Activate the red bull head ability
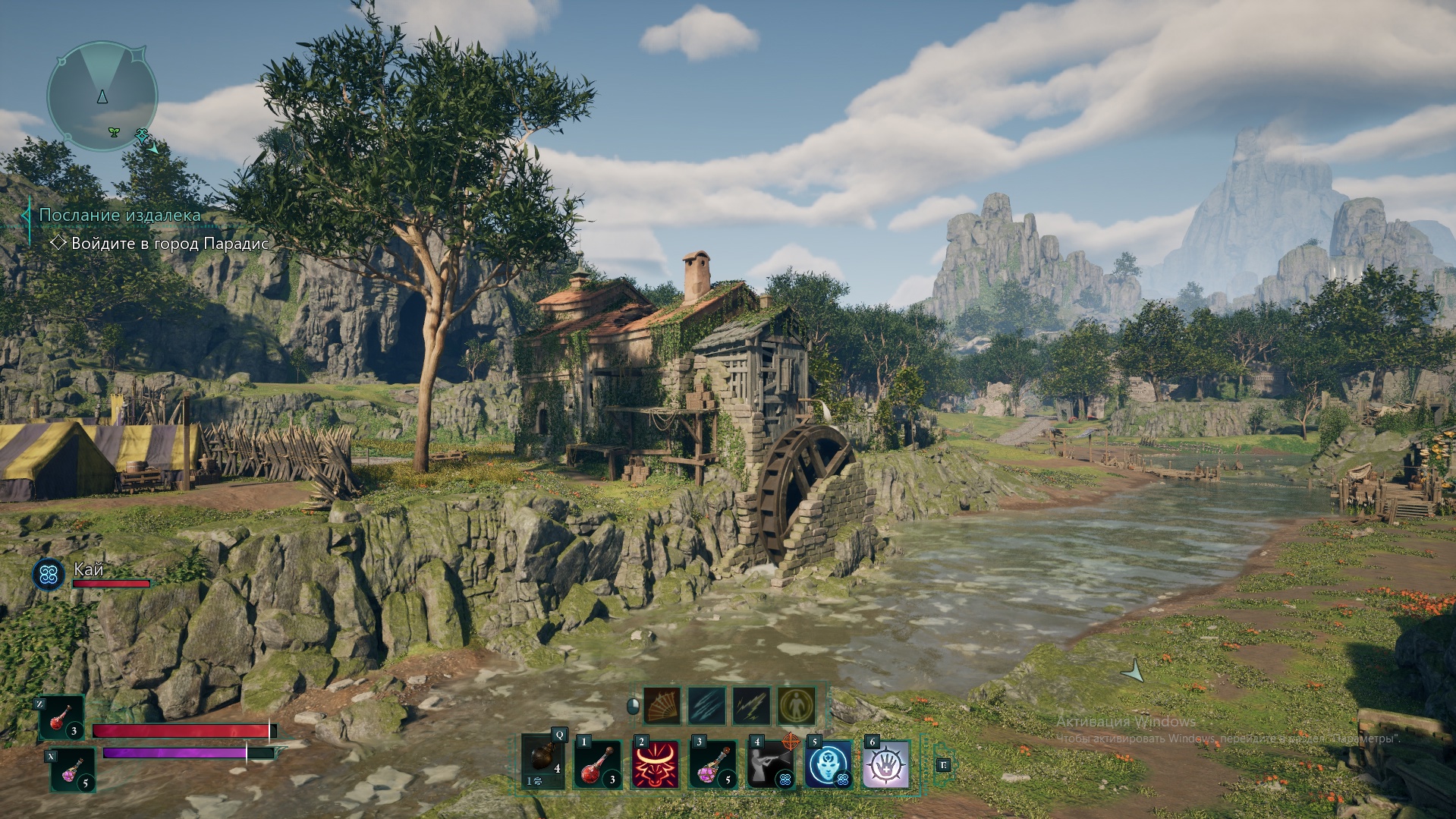1456x819 pixels. [x=656, y=764]
